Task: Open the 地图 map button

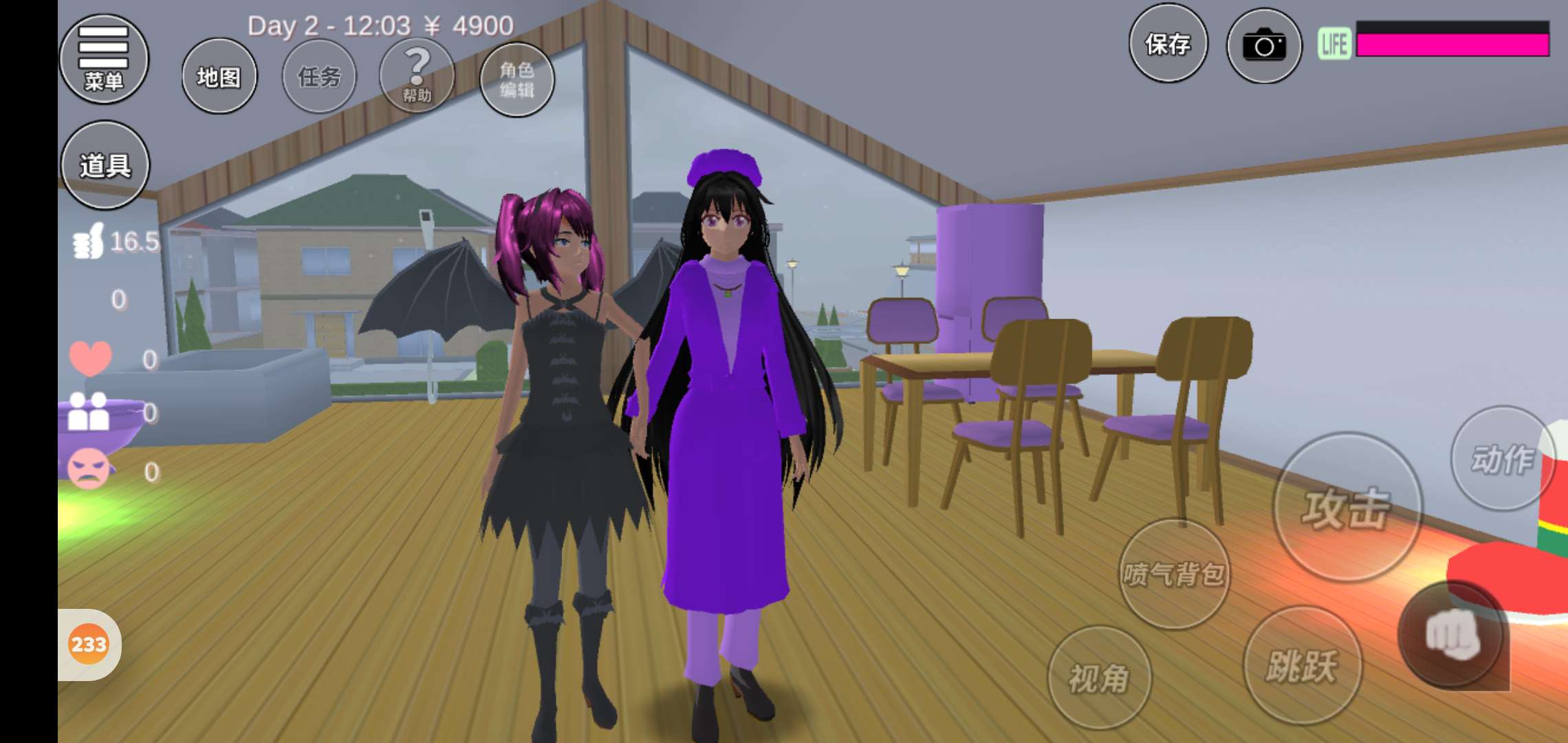Action: click(x=219, y=76)
